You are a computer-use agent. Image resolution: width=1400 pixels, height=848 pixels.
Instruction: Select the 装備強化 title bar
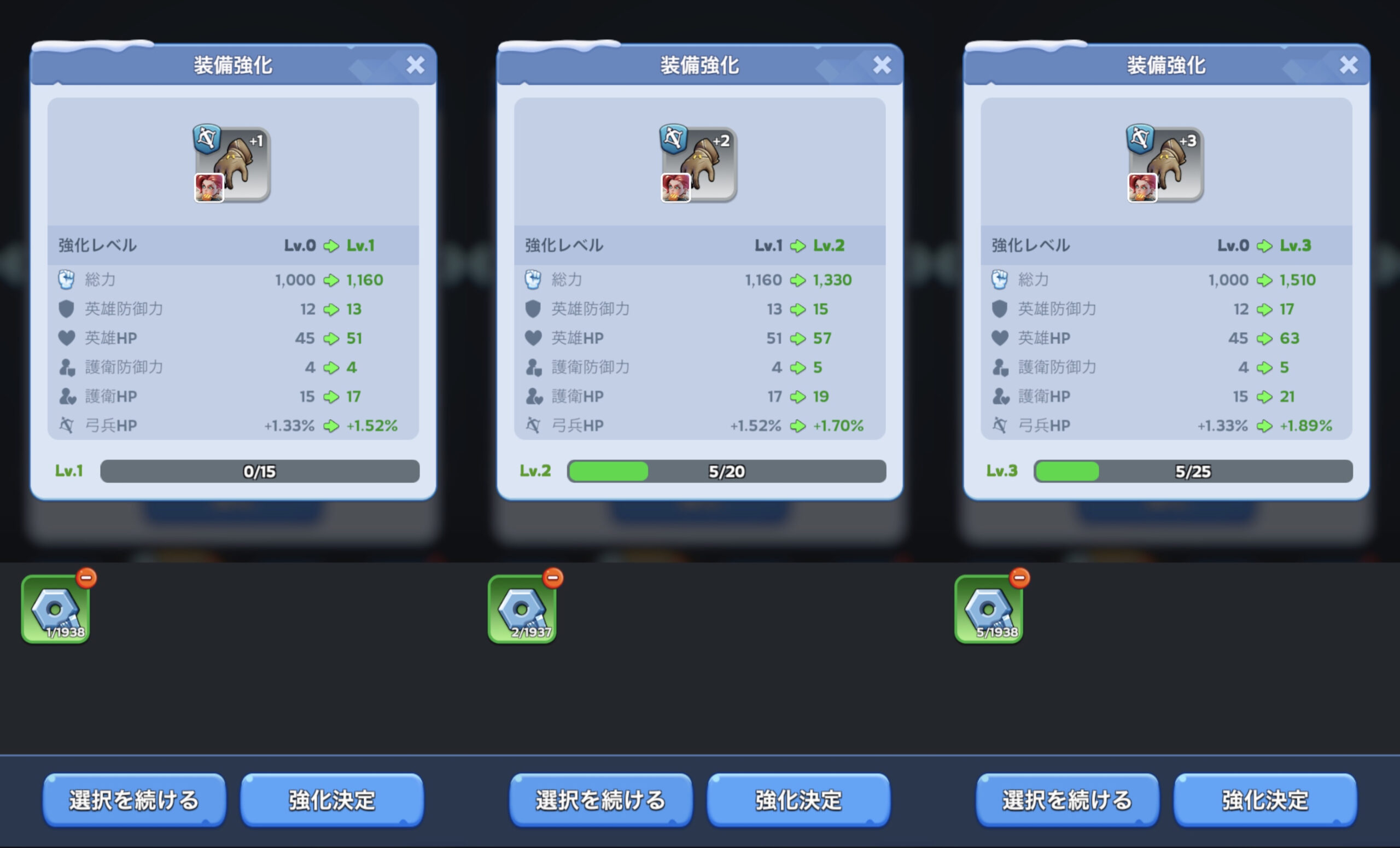tap(233, 65)
